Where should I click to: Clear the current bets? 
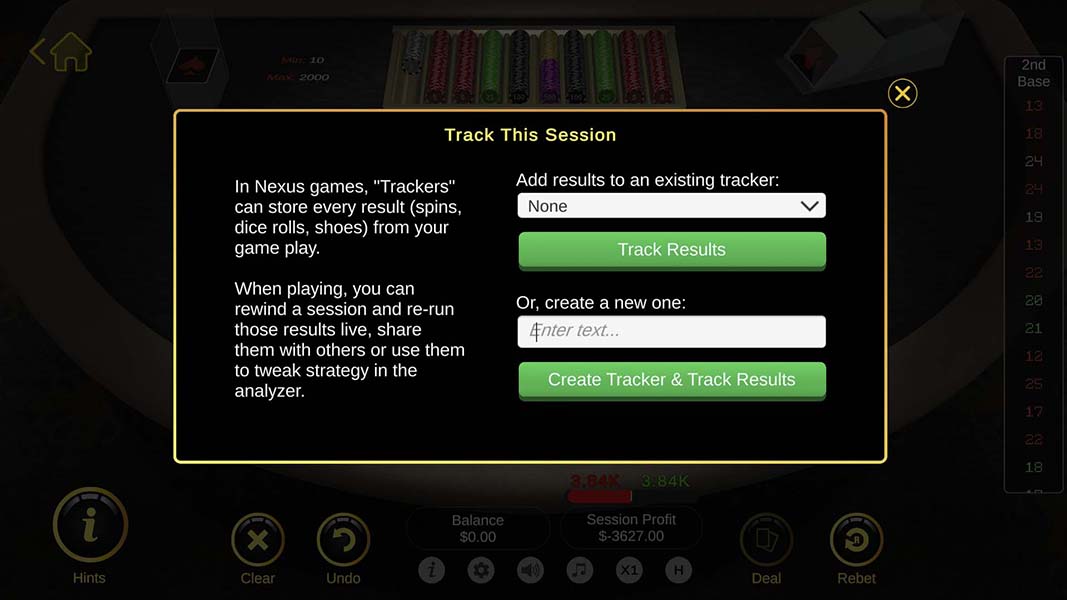click(257, 541)
